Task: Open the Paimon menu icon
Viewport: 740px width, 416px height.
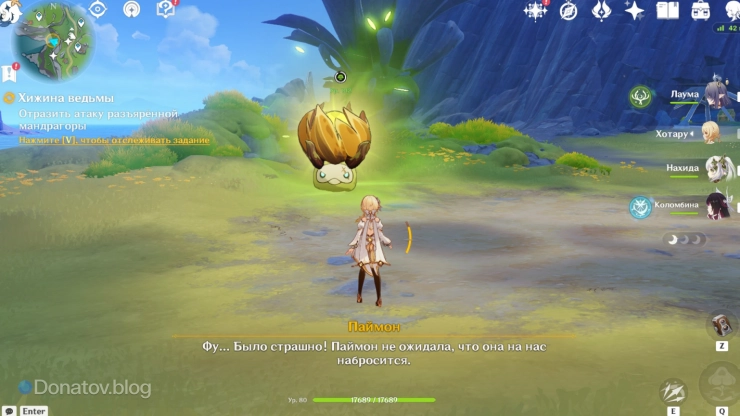Action: click(x=8, y=12)
